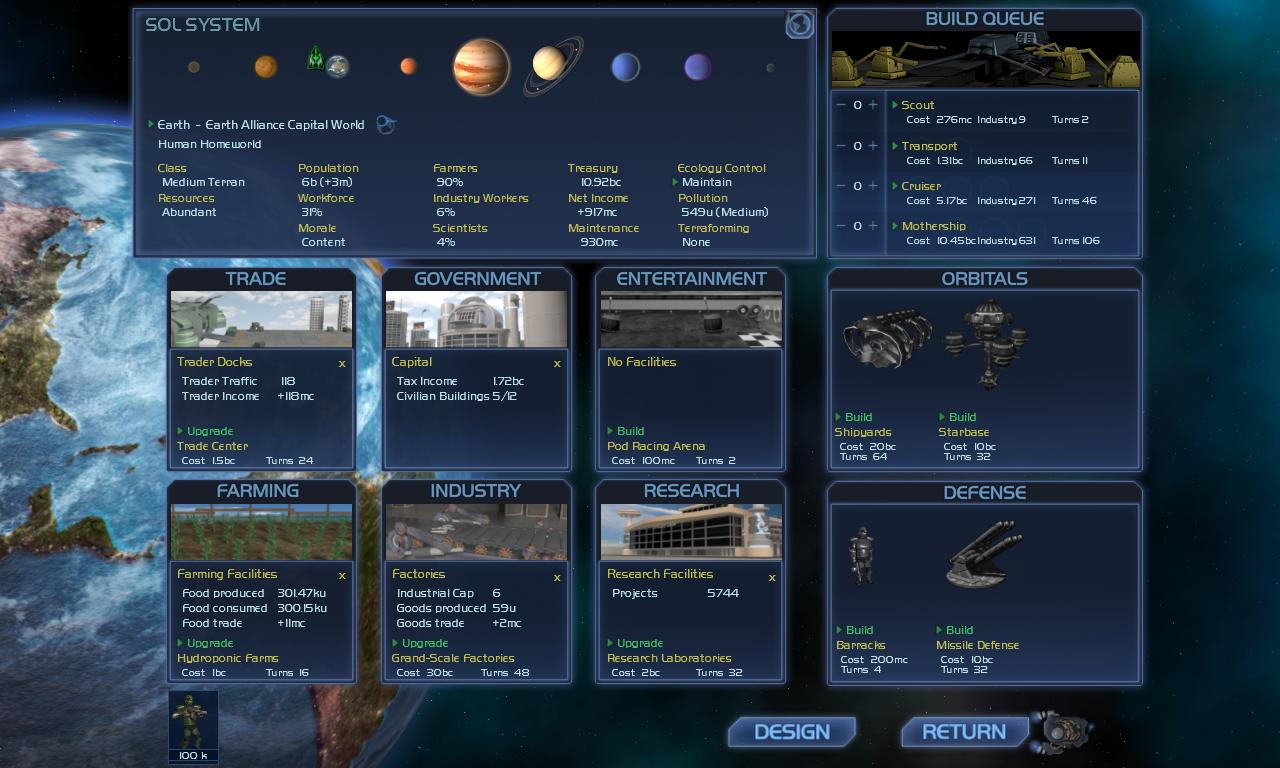The height and width of the screenshot is (768, 1280).
Task: Upgrade to Grand-Scale Factories
Action: [424, 643]
